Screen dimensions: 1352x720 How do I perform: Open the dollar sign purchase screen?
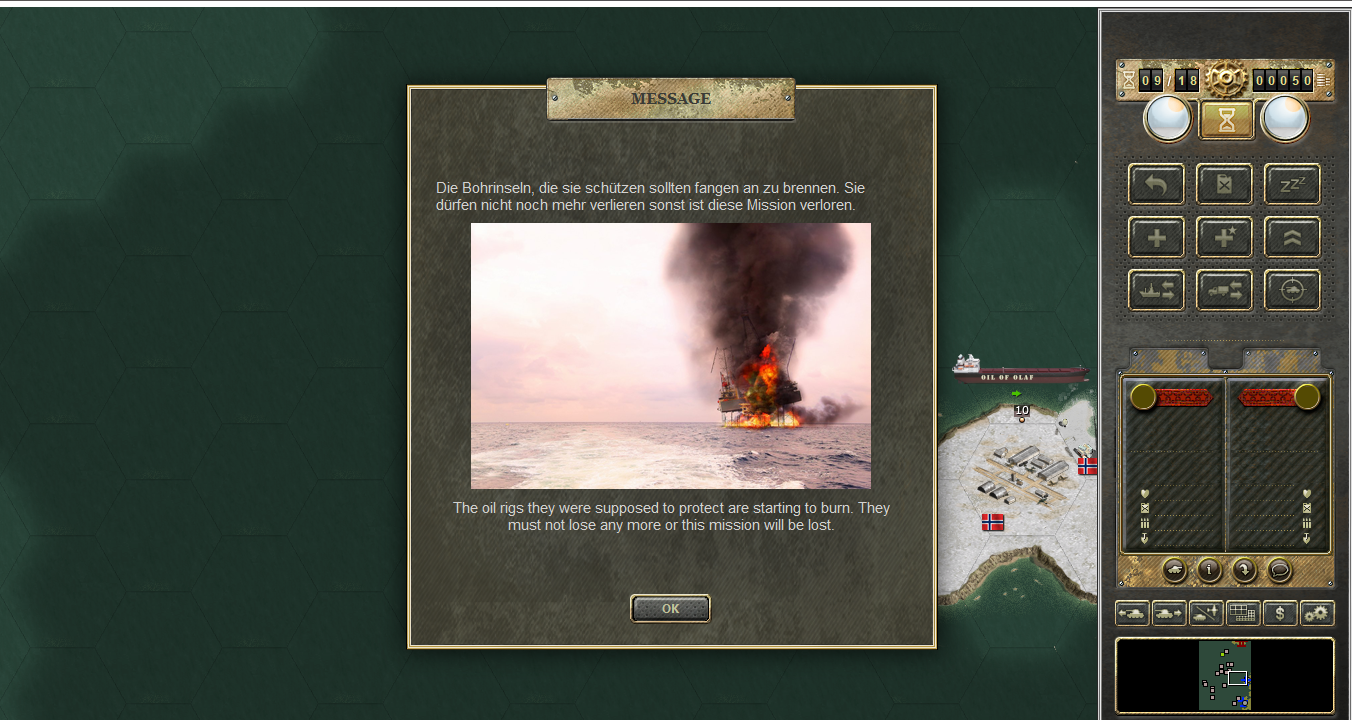click(x=1280, y=613)
